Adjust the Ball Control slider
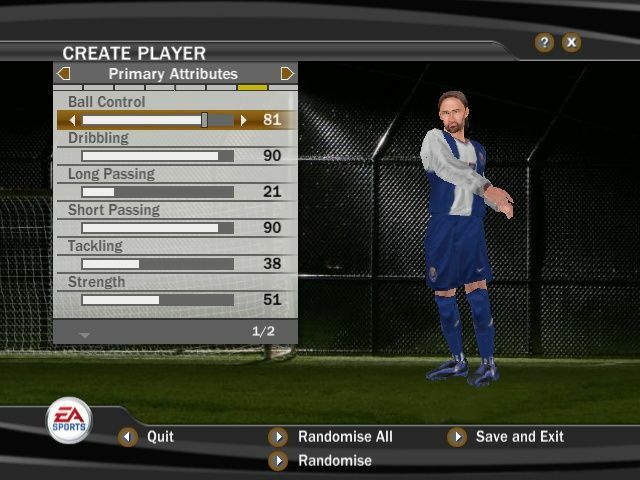The height and width of the screenshot is (480, 640). pos(204,120)
